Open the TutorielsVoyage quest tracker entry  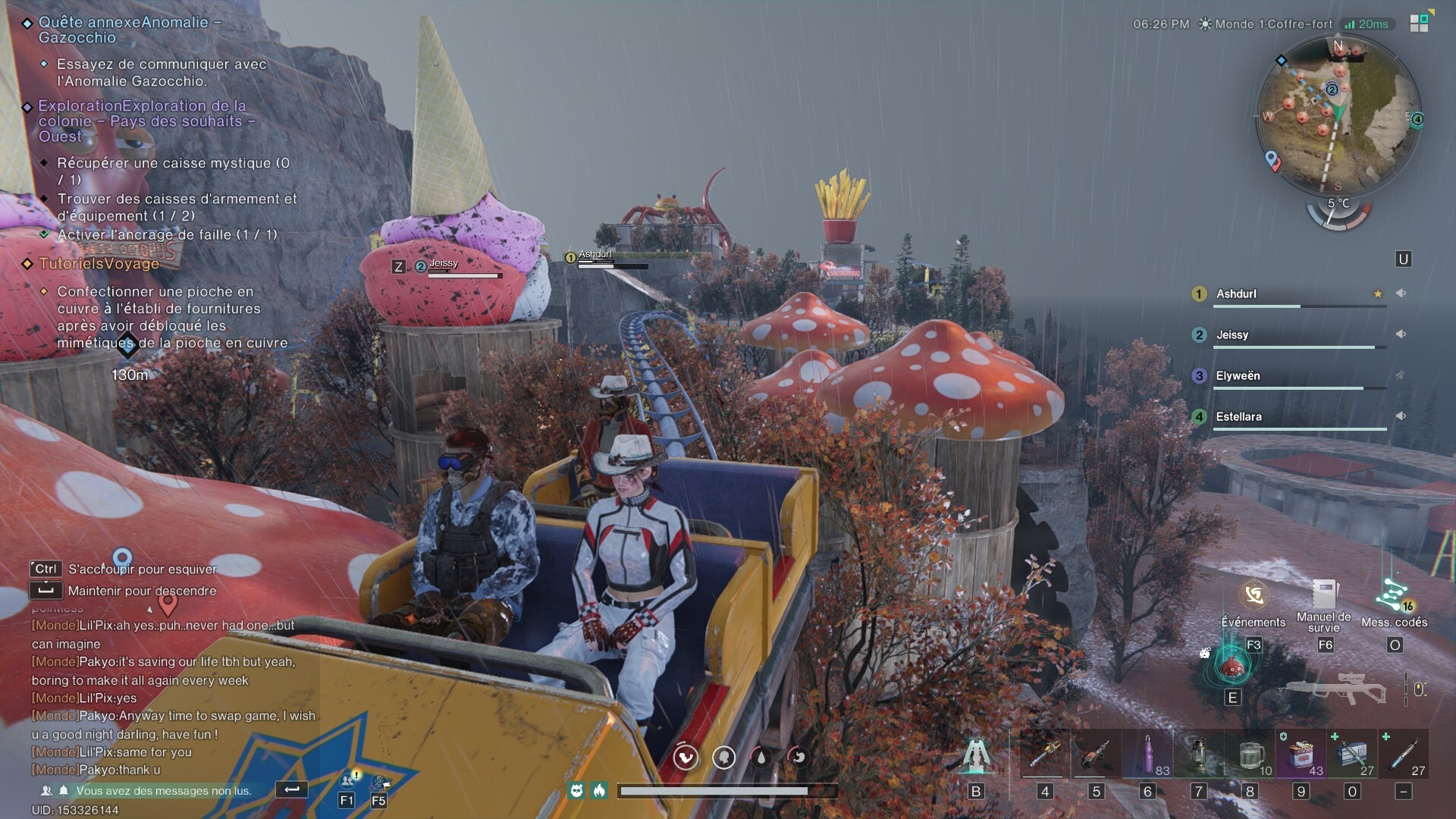pyautogui.click(x=99, y=264)
